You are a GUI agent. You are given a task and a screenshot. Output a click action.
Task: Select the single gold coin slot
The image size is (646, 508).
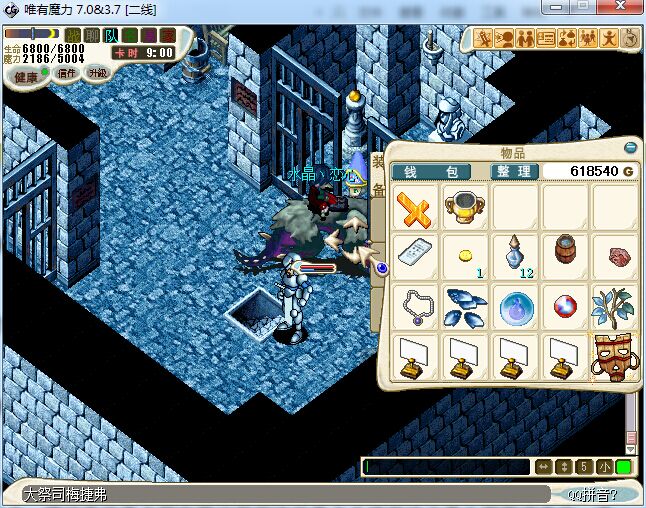point(466,257)
